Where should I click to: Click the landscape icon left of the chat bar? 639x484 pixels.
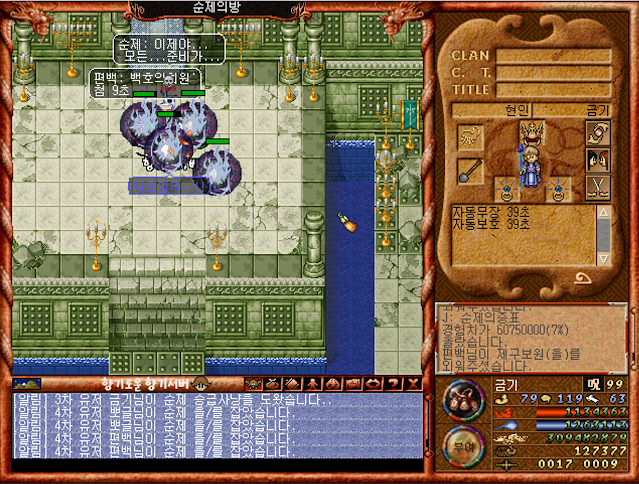[x=26, y=383]
